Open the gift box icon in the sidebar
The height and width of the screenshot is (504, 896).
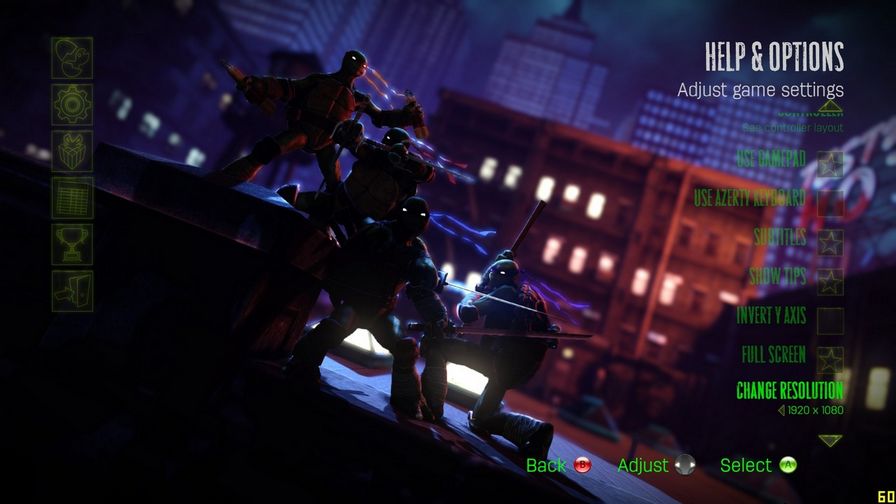point(72,151)
